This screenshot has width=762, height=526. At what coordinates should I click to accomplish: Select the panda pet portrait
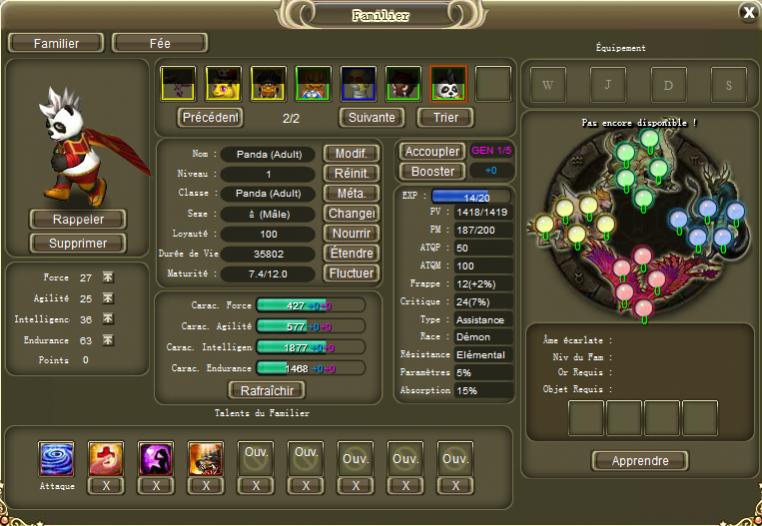coord(446,84)
